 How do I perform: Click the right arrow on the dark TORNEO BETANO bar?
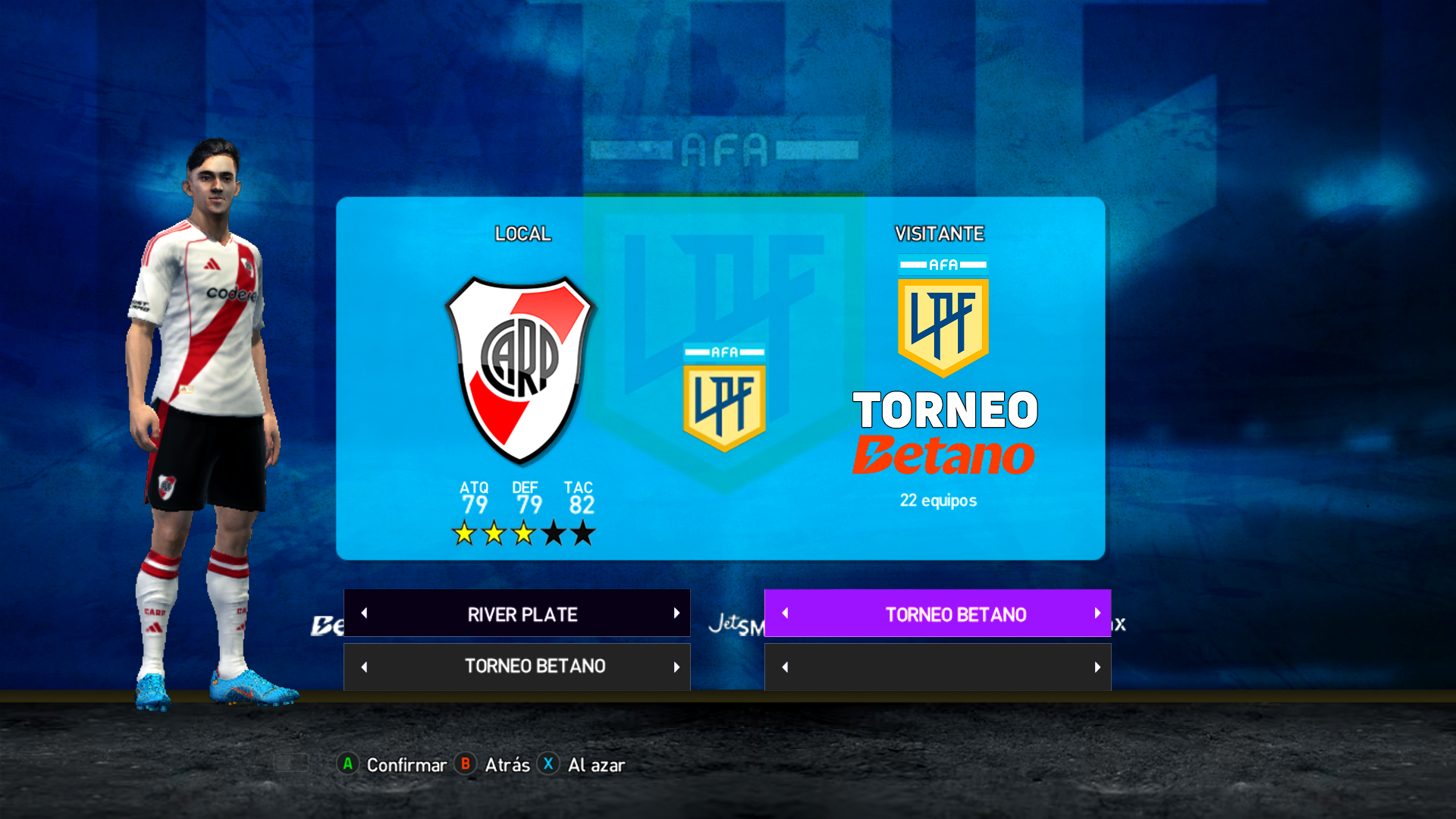pos(676,667)
